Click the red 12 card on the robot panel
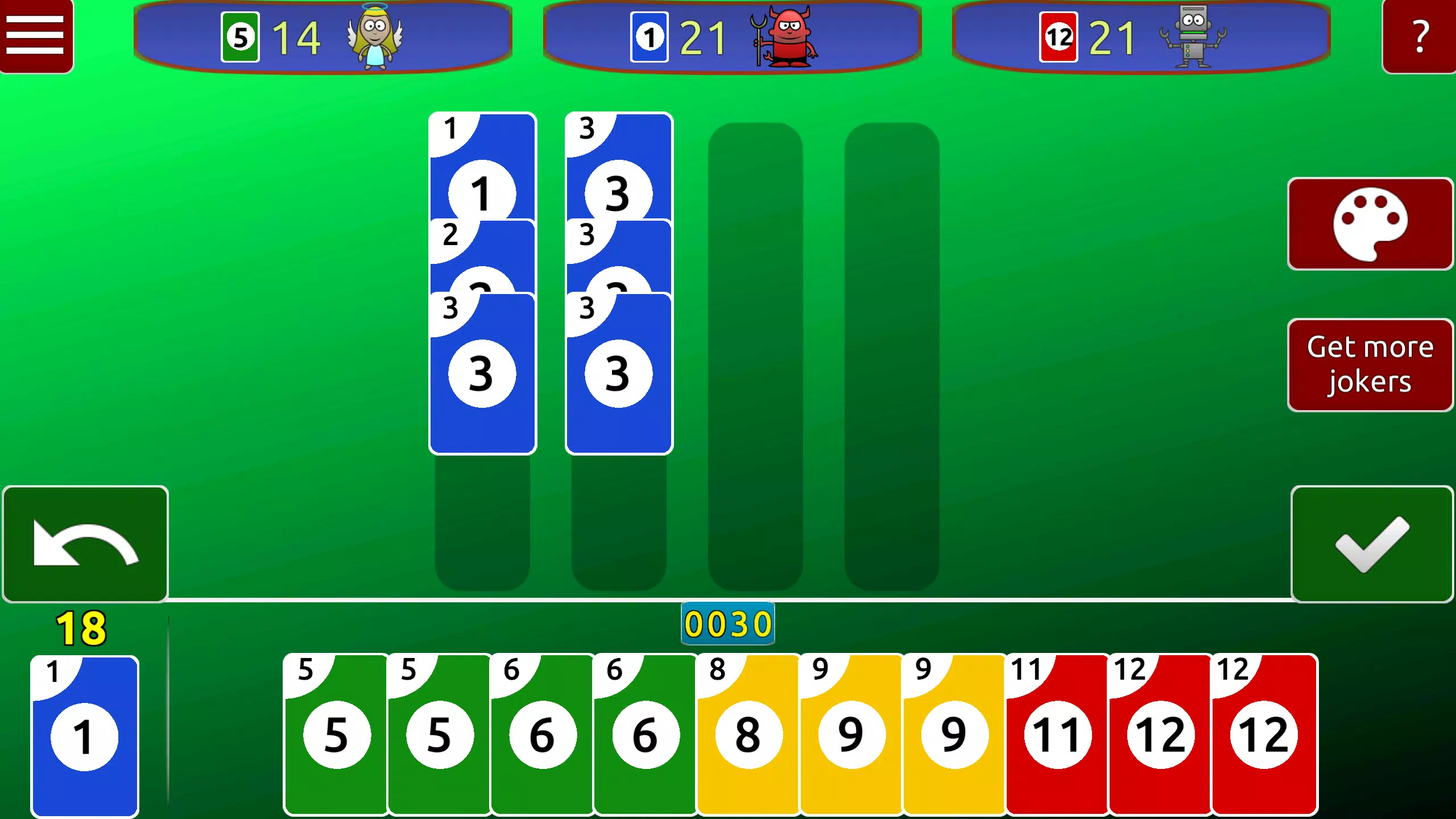The width and height of the screenshot is (1456, 819). pos(1058,38)
